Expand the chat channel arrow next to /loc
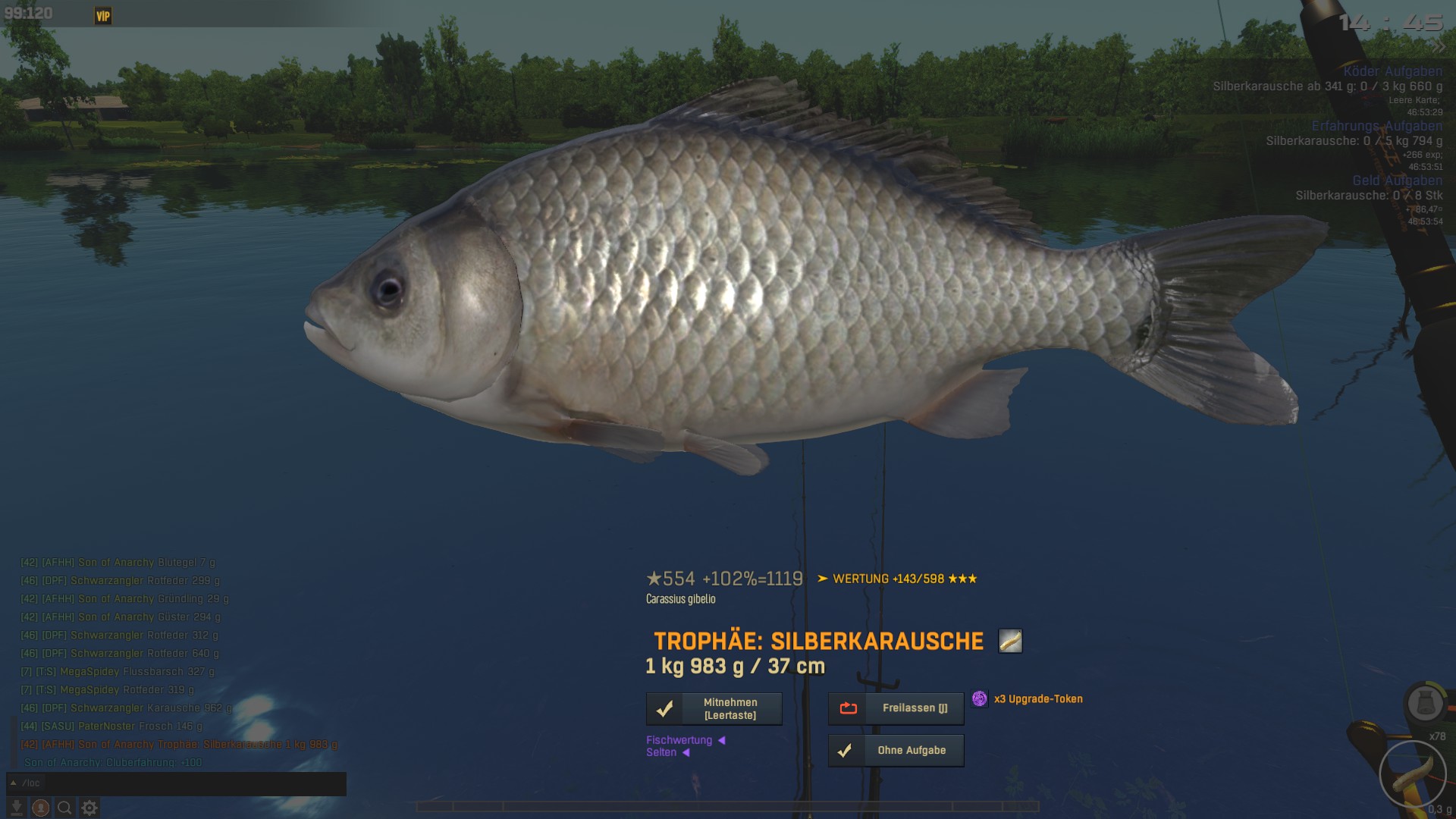Screen dimensions: 1456x819 pos(14,783)
